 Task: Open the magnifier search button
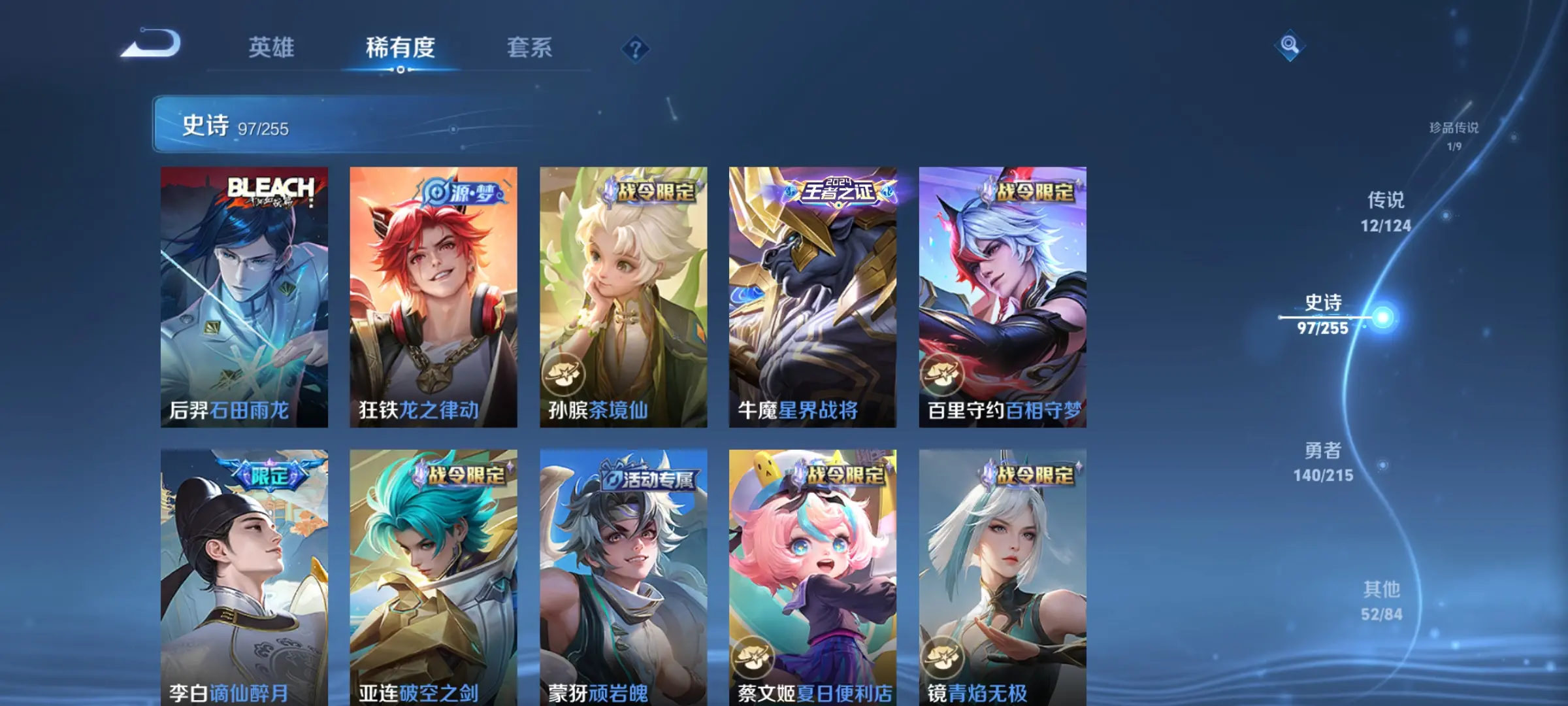coord(1289,45)
